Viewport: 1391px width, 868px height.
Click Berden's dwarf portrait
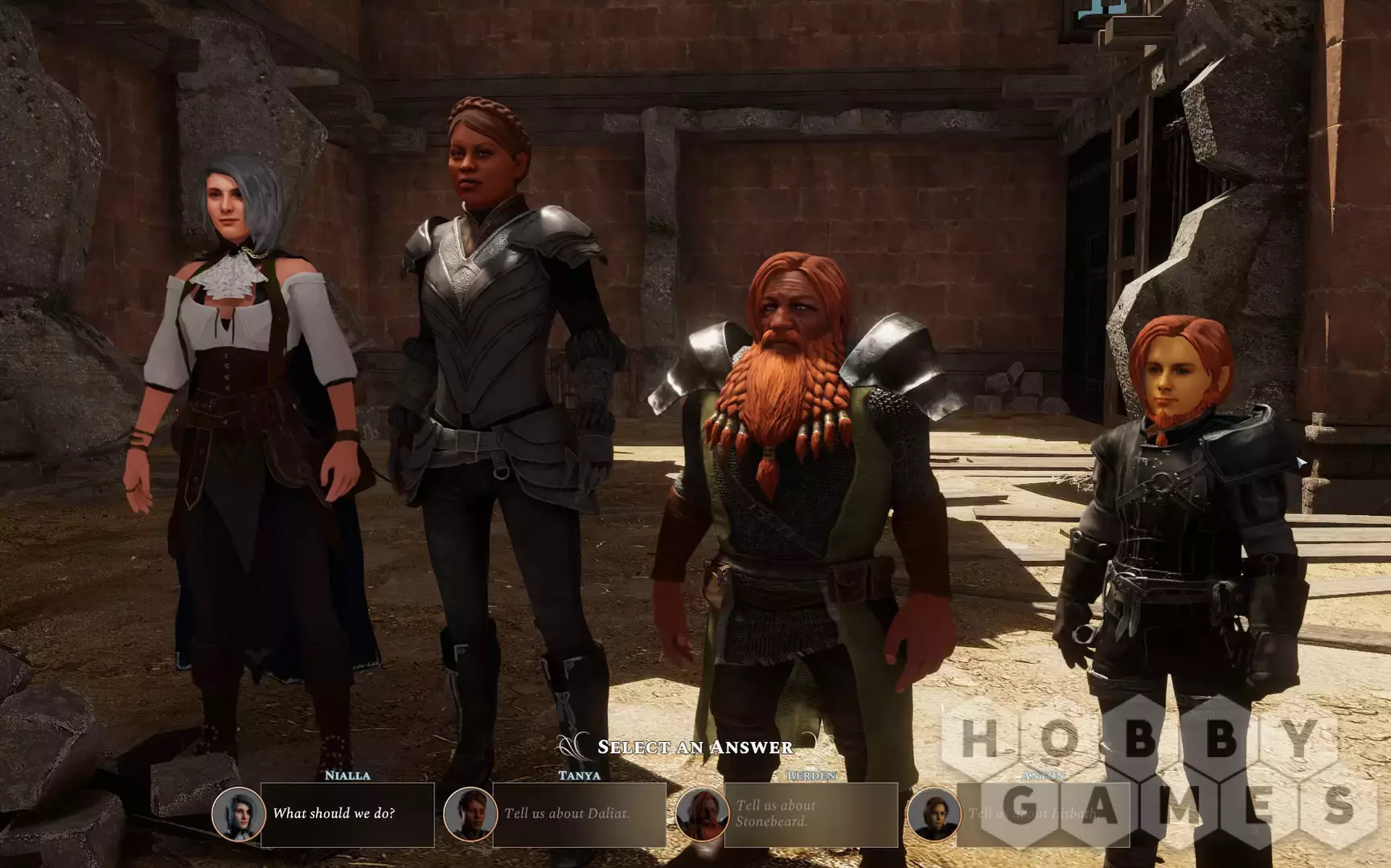click(x=702, y=814)
